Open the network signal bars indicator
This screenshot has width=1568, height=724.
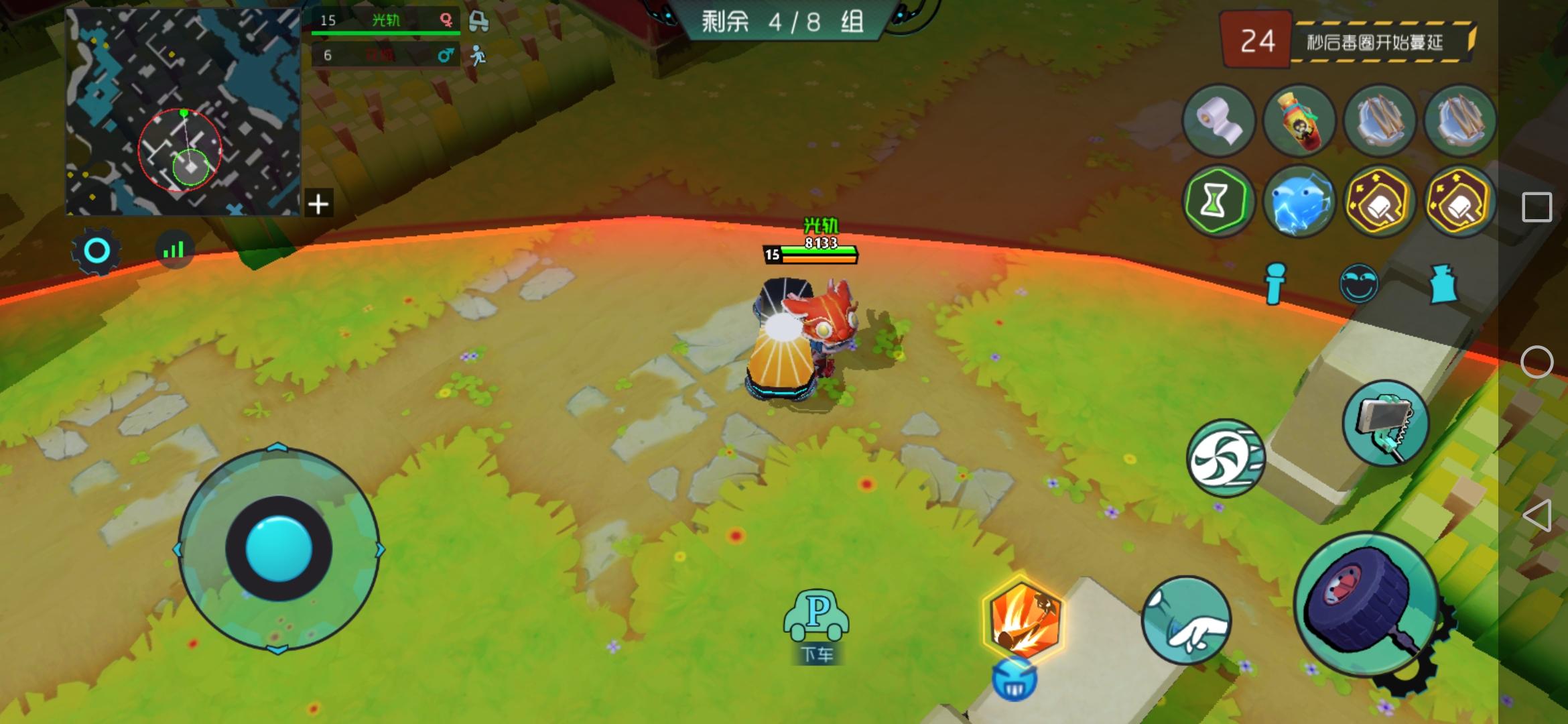point(173,249)
